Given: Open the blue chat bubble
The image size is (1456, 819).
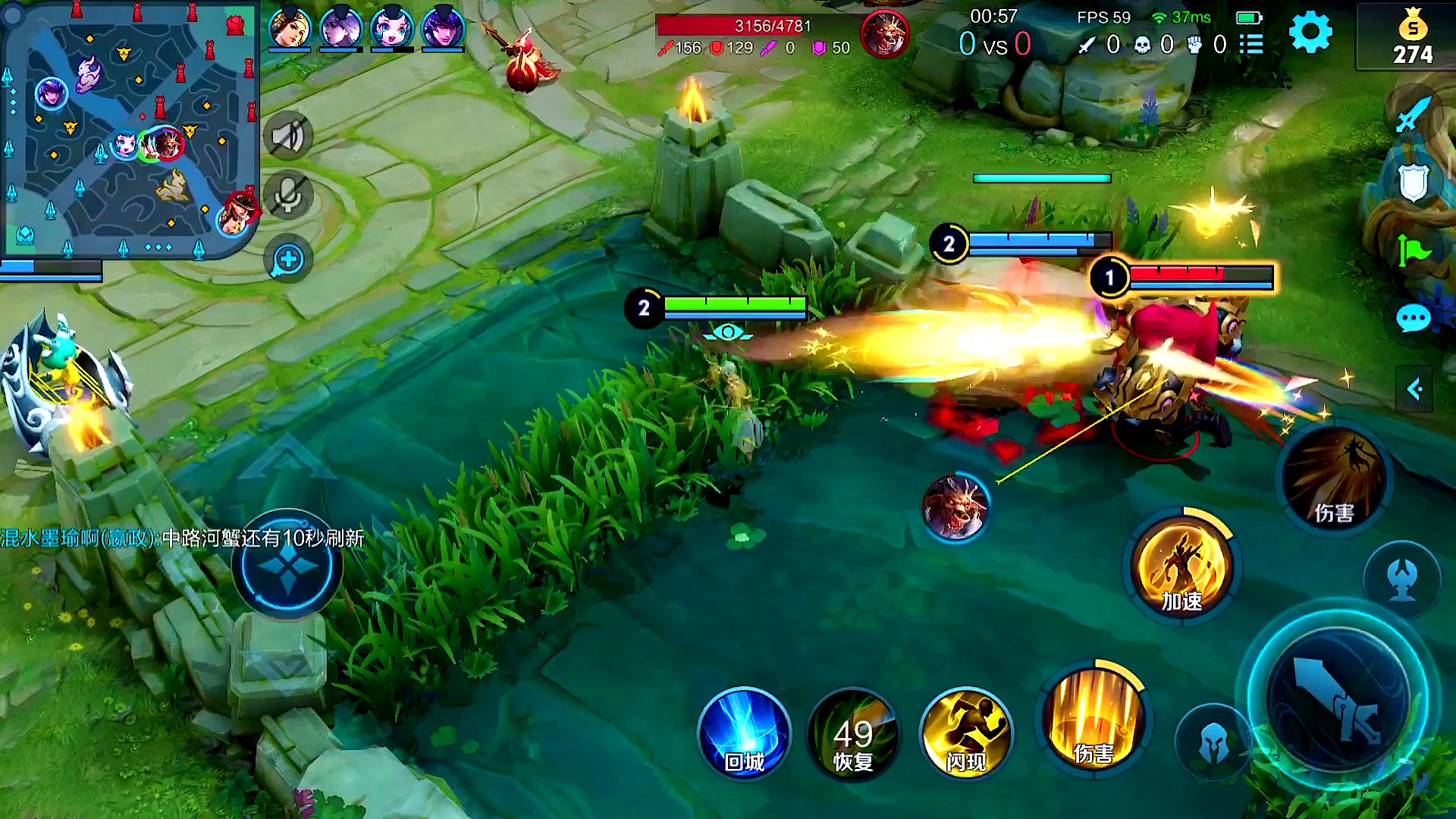Looking at the screenshot, I should (1413, 319).
